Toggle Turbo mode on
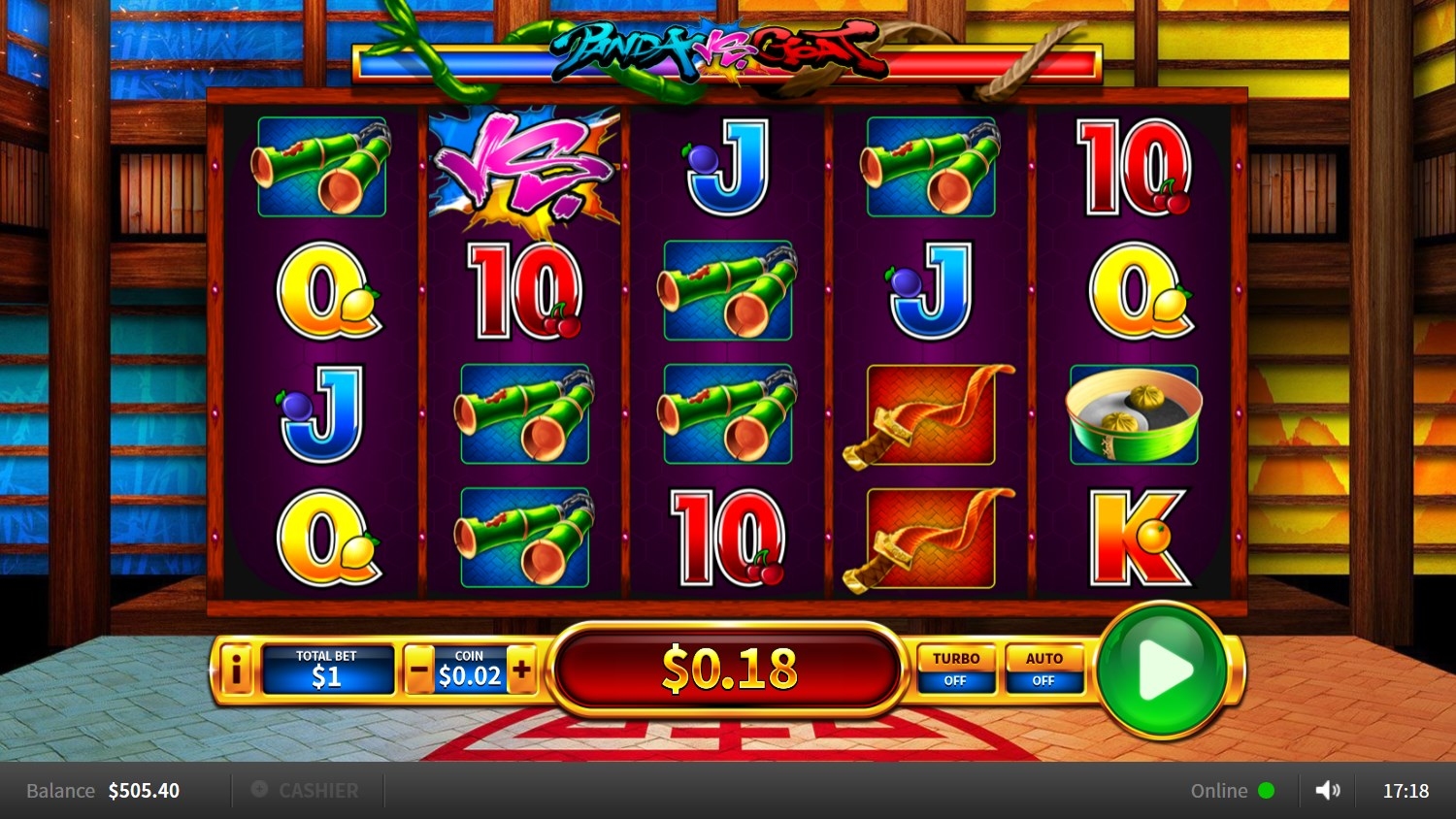The width and height of the screenshot is (1456, 819). coord(956,670)
